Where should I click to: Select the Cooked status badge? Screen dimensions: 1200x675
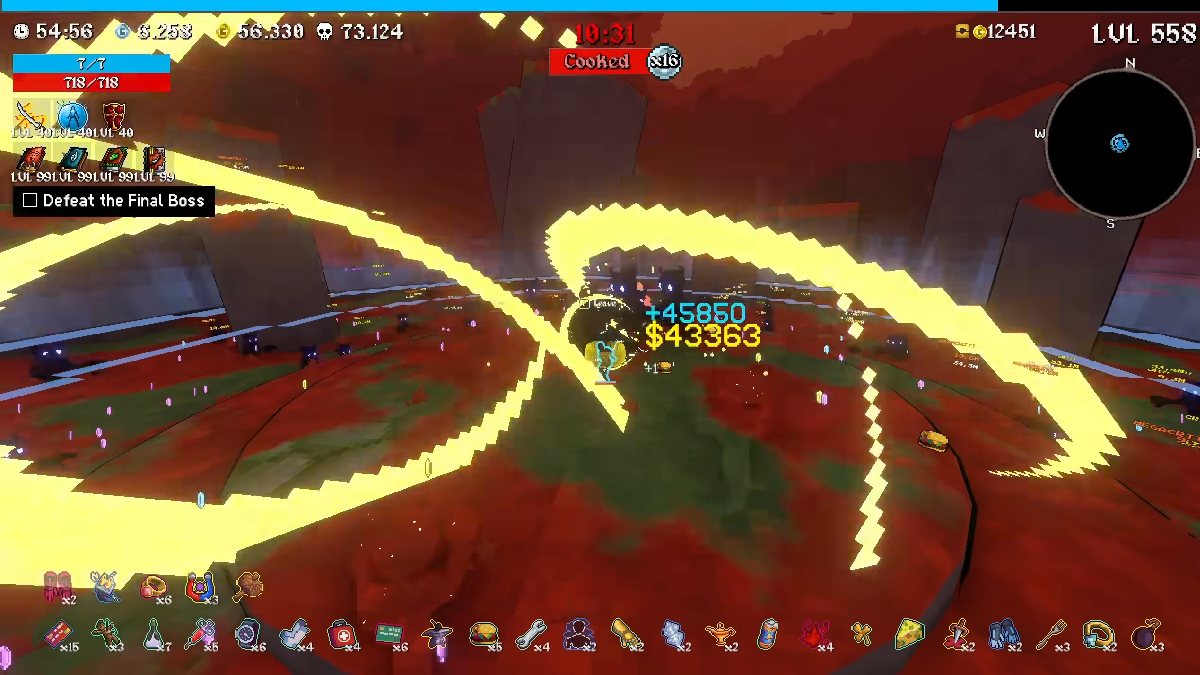pos(598,62)
